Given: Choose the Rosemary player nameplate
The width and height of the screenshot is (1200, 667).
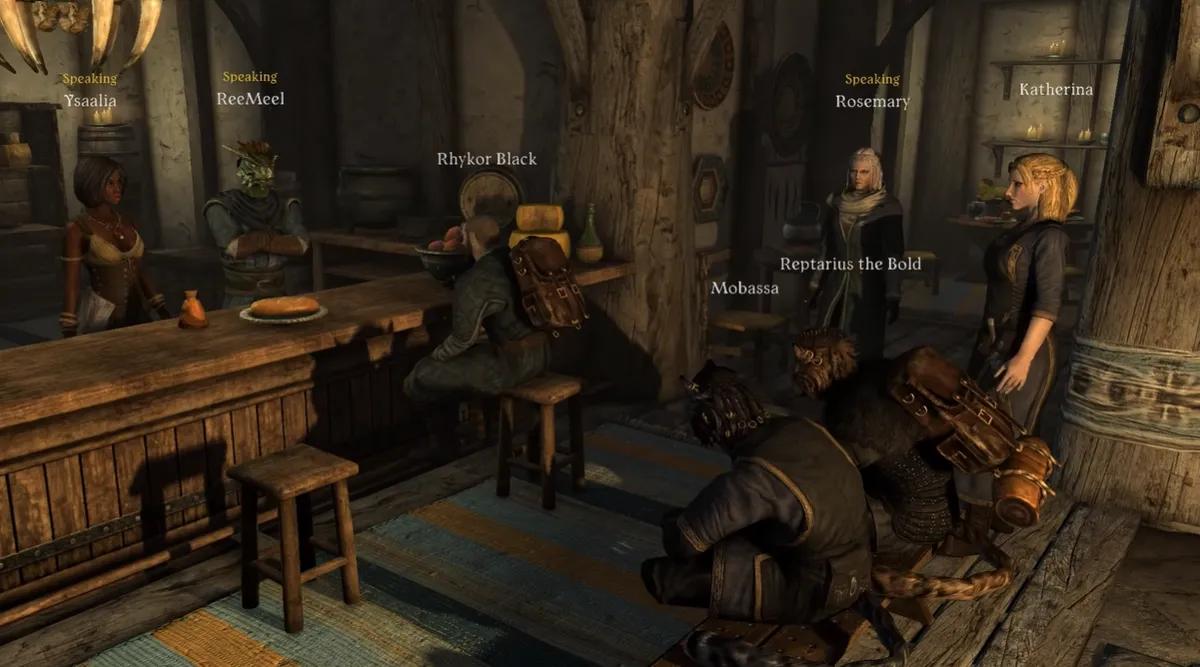Looking at the screenshot, I should [872, 101].
